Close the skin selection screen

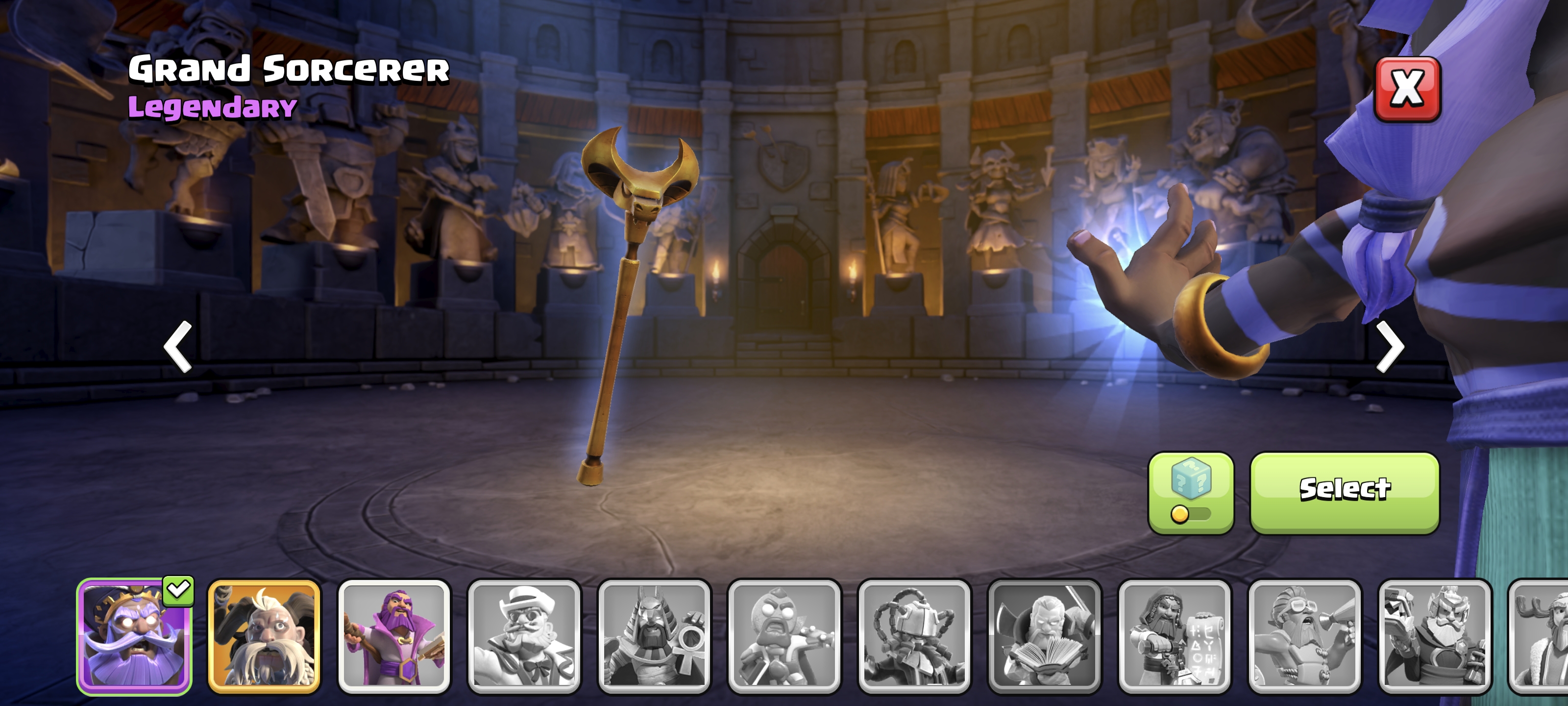tap(1407, 90)
